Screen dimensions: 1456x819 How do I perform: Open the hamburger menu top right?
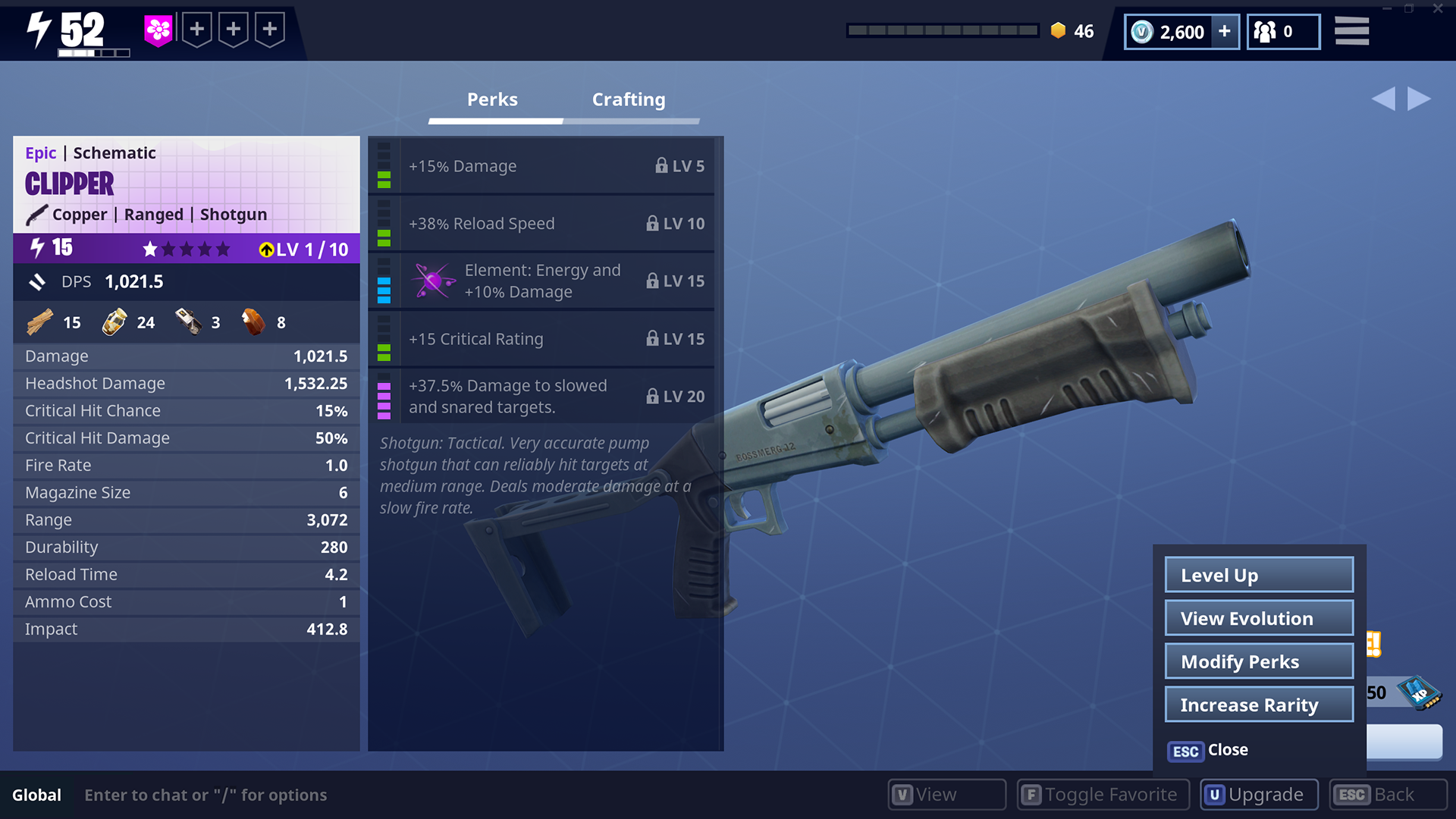tap(1352, 31)
